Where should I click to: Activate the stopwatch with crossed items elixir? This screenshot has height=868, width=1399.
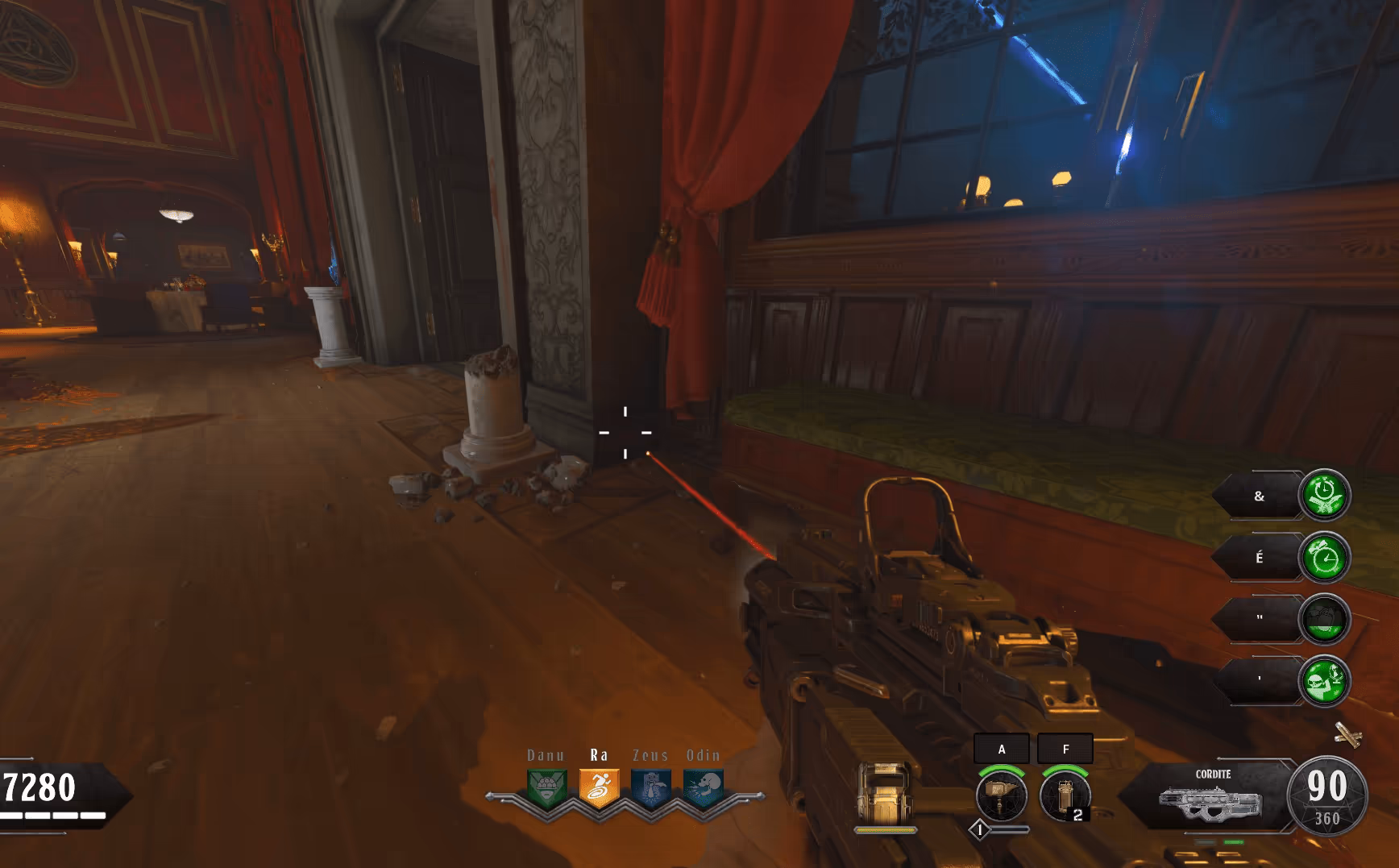point(1324,495)
